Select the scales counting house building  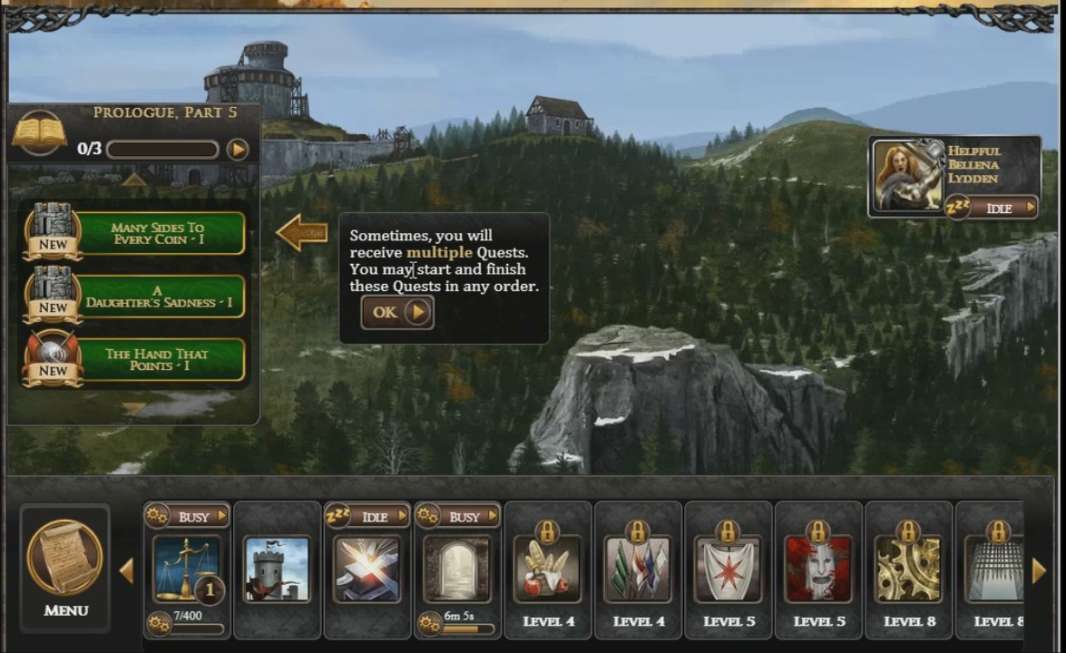pyautogui.click(x=187, y=569)
